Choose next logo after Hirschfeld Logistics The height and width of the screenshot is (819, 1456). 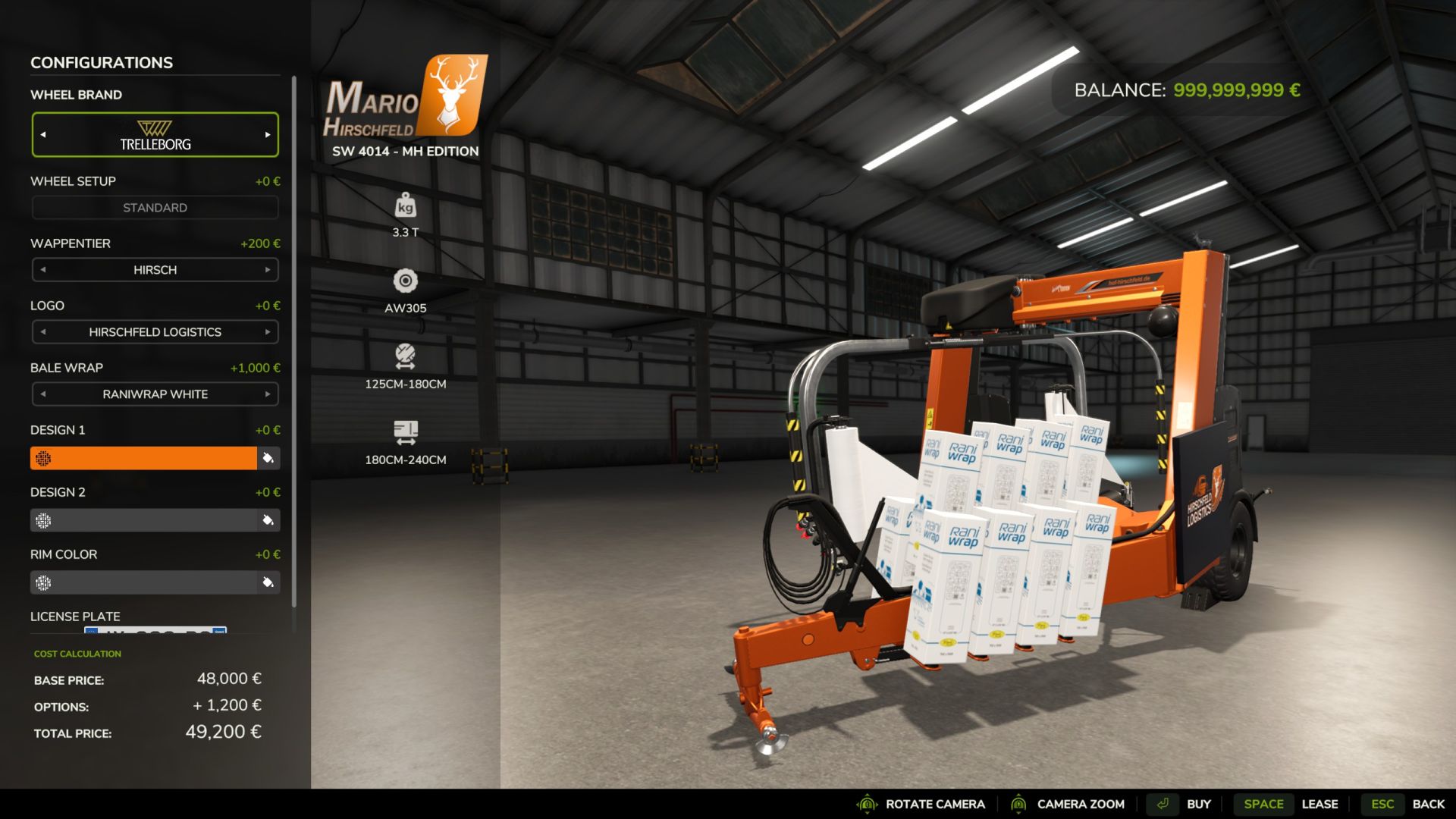(x=268, y=332)
